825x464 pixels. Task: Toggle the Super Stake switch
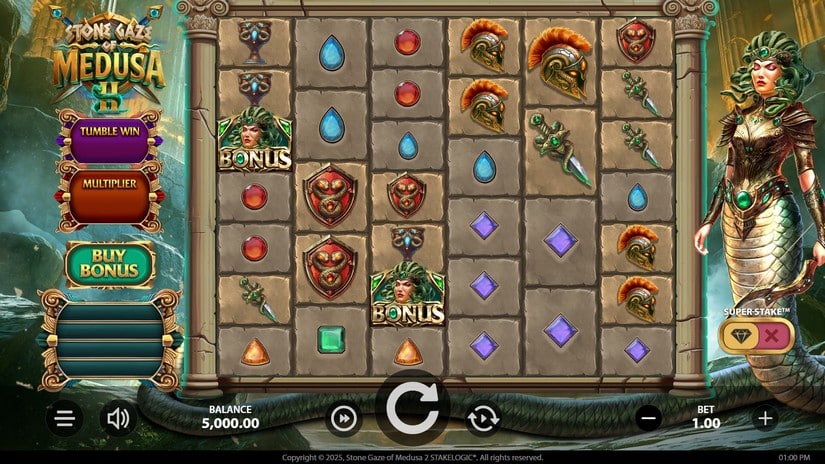click(x=756, y=336)
